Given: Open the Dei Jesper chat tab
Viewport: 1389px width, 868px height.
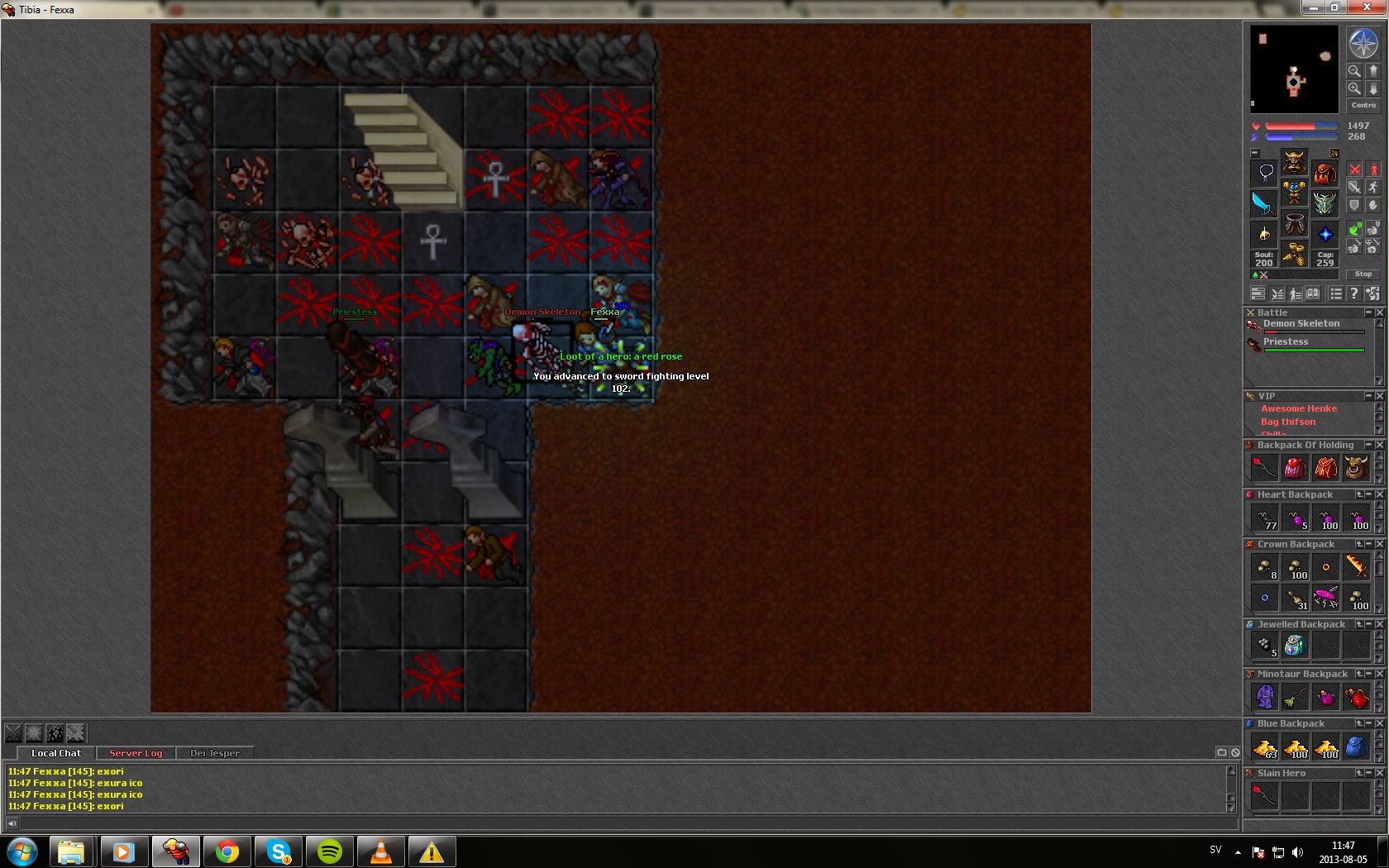Looking at the screenshot, I should tap(214, 753).
